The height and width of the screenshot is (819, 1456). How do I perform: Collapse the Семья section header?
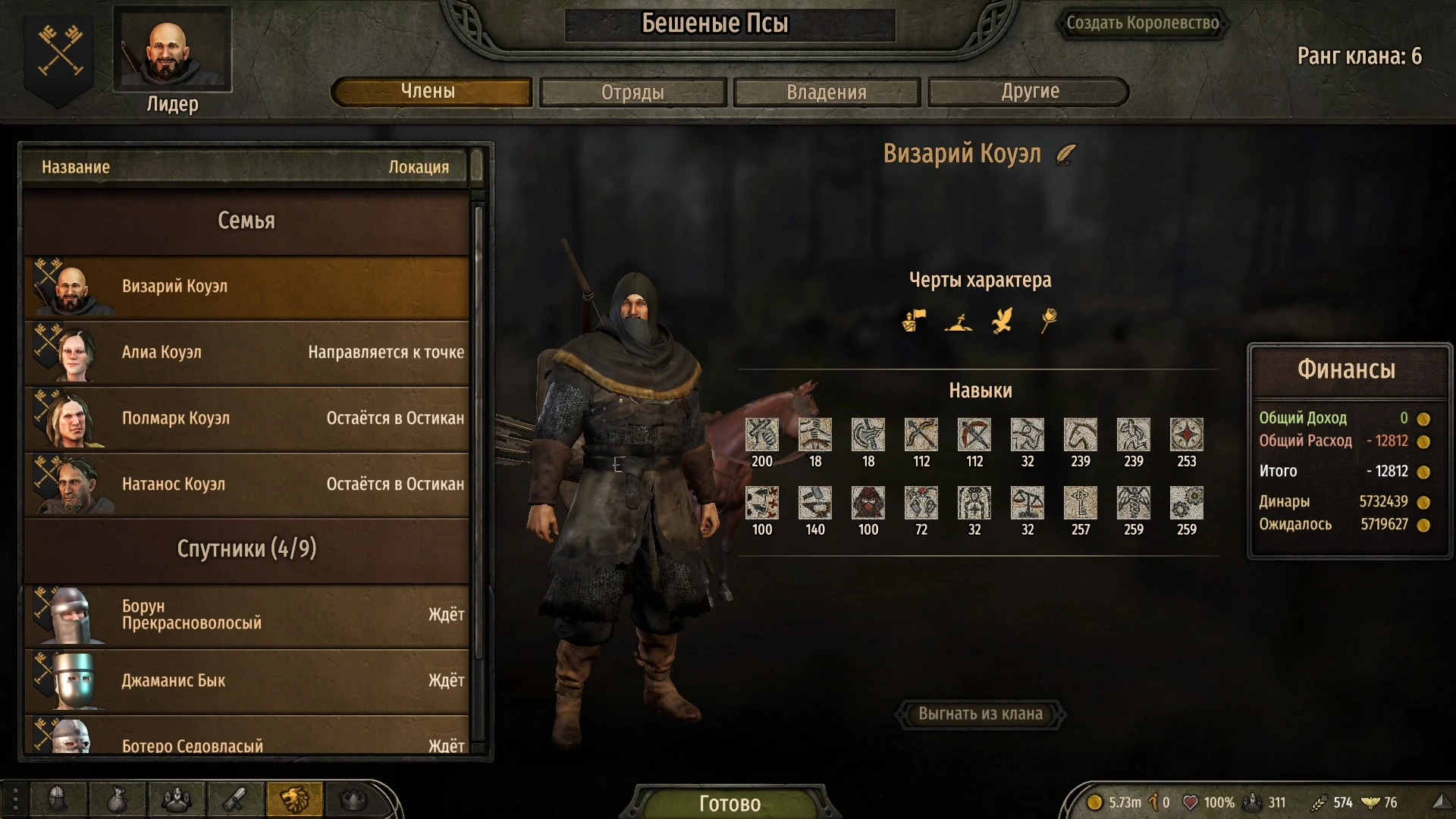pyautogui.click(x=246, y=221)
